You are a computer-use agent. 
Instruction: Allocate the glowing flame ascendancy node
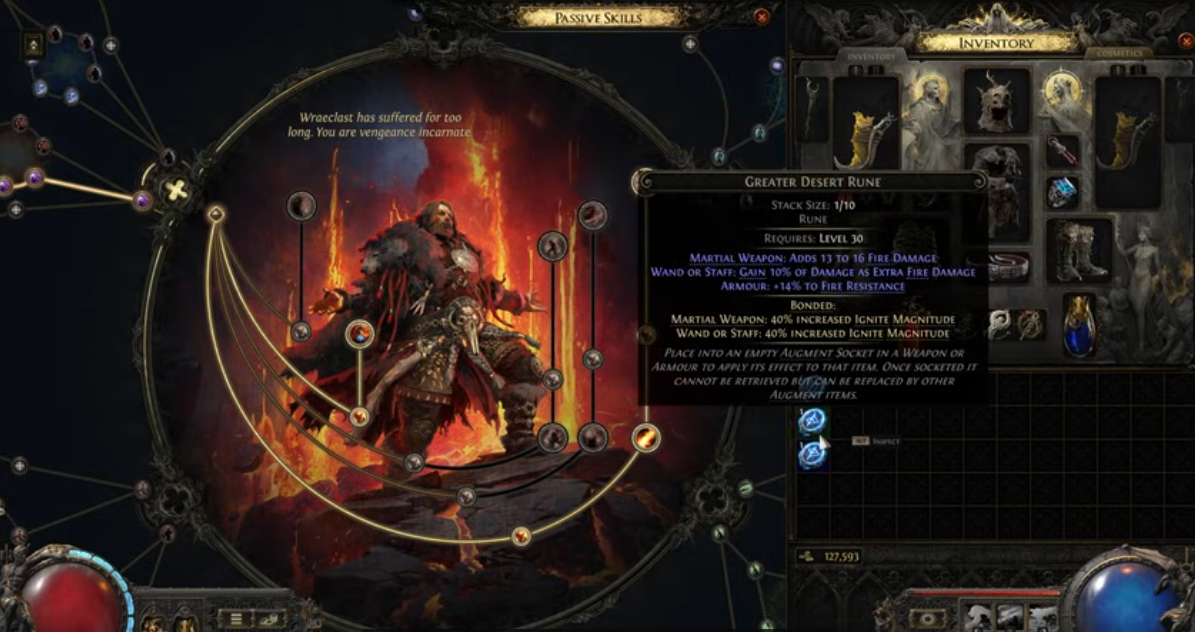(646, 437)
